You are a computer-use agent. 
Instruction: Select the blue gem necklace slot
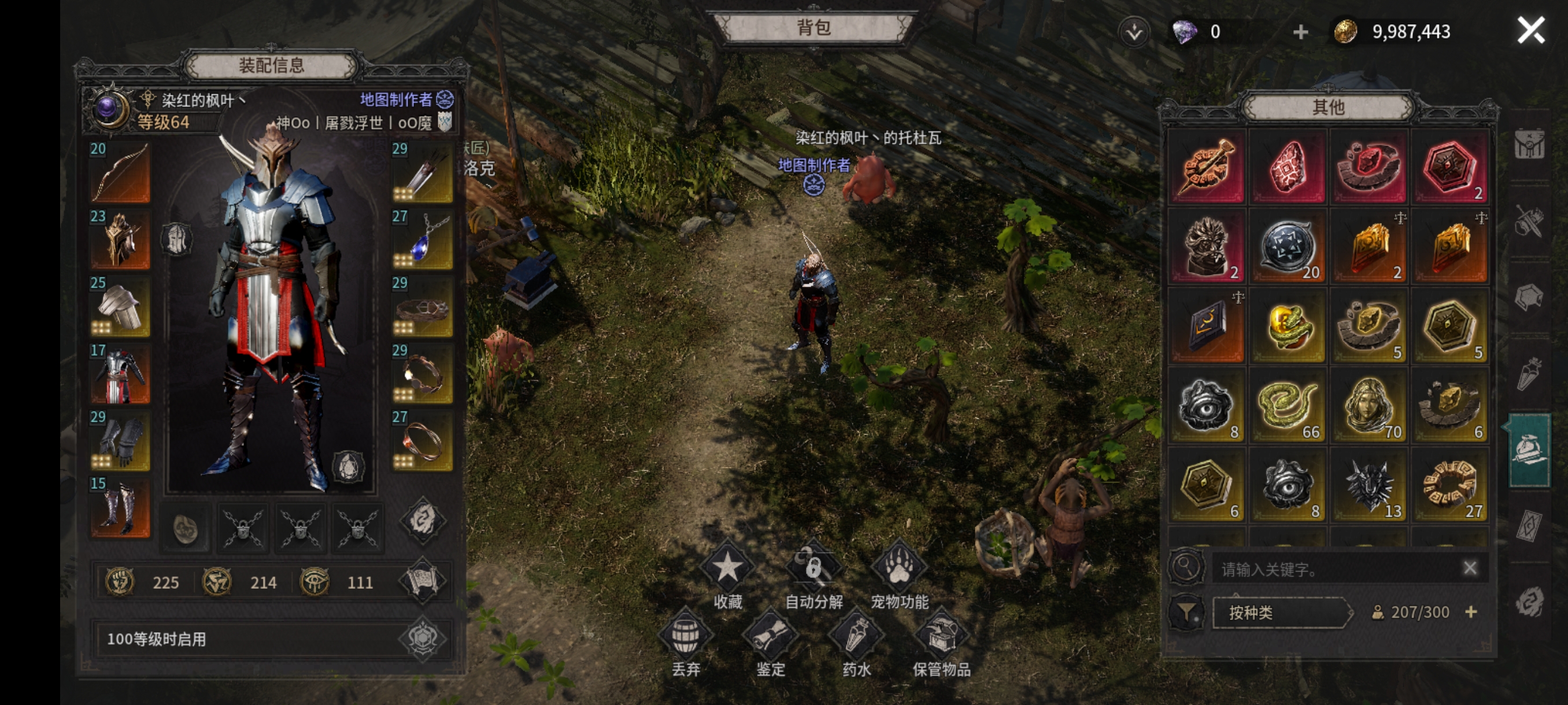coord(422,240)
